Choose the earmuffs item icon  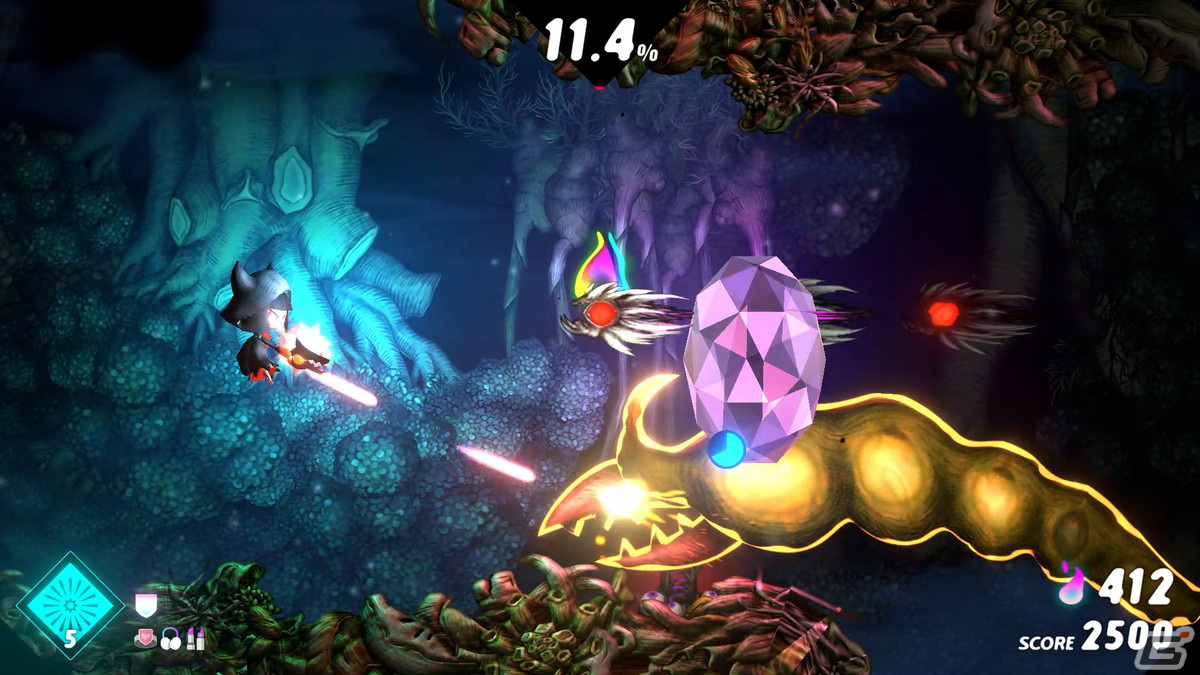coord(170,638)
